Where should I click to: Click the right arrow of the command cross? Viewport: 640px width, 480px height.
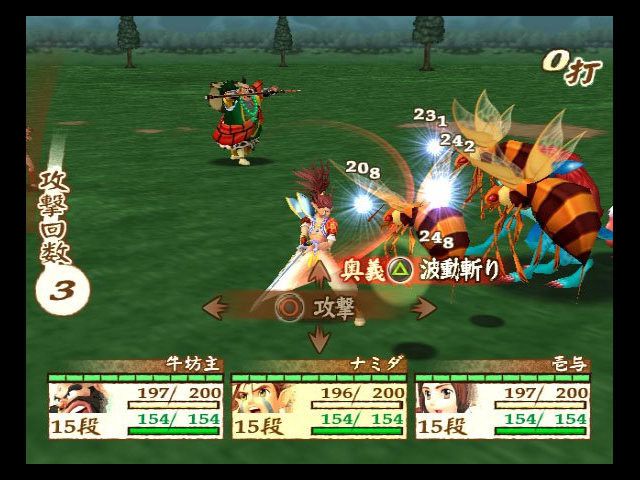point(422,307)
